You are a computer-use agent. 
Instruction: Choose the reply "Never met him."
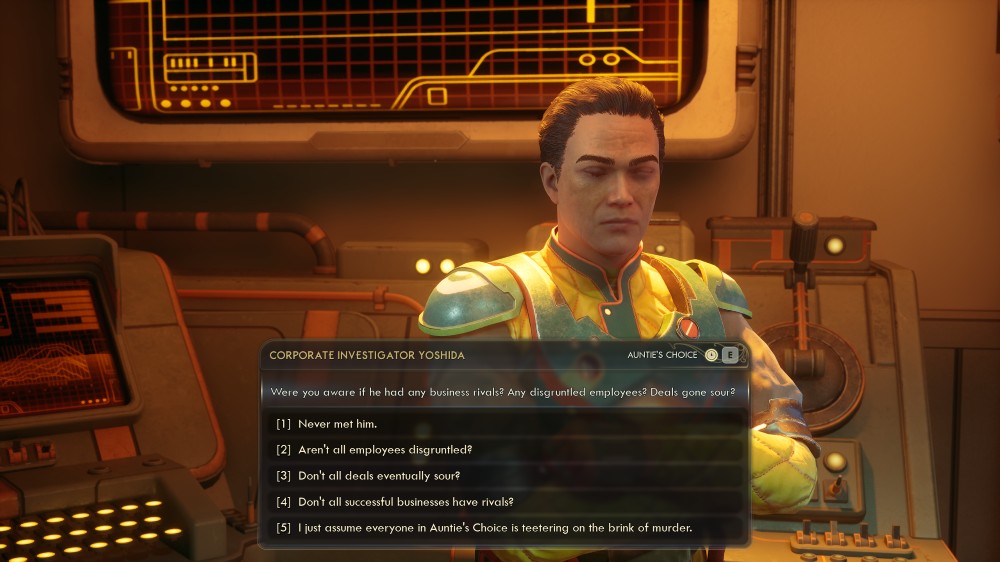pyautogui.click(x=337, y=424)
